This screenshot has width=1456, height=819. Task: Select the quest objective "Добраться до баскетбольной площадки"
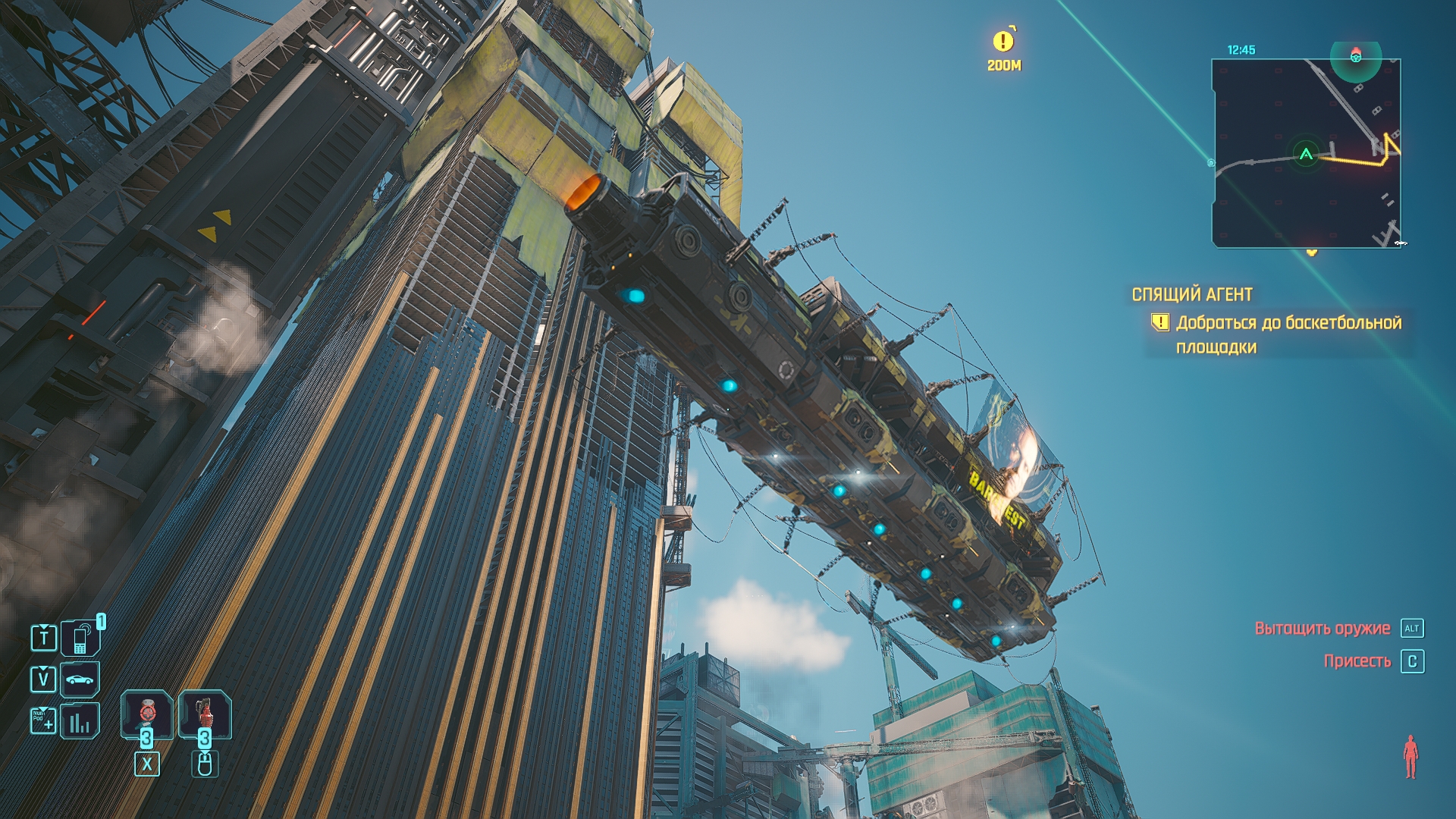tap(1288, 334)
